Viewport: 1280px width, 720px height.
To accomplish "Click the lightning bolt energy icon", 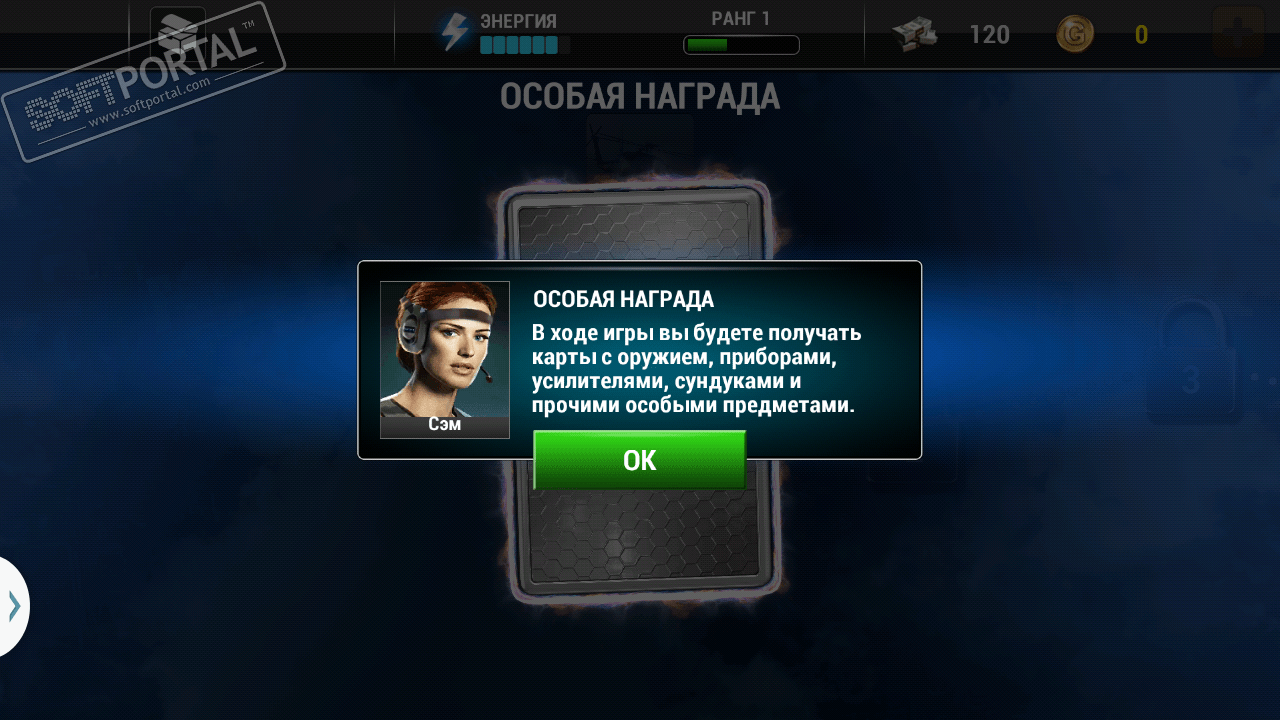I will click(x=455, y=33).
